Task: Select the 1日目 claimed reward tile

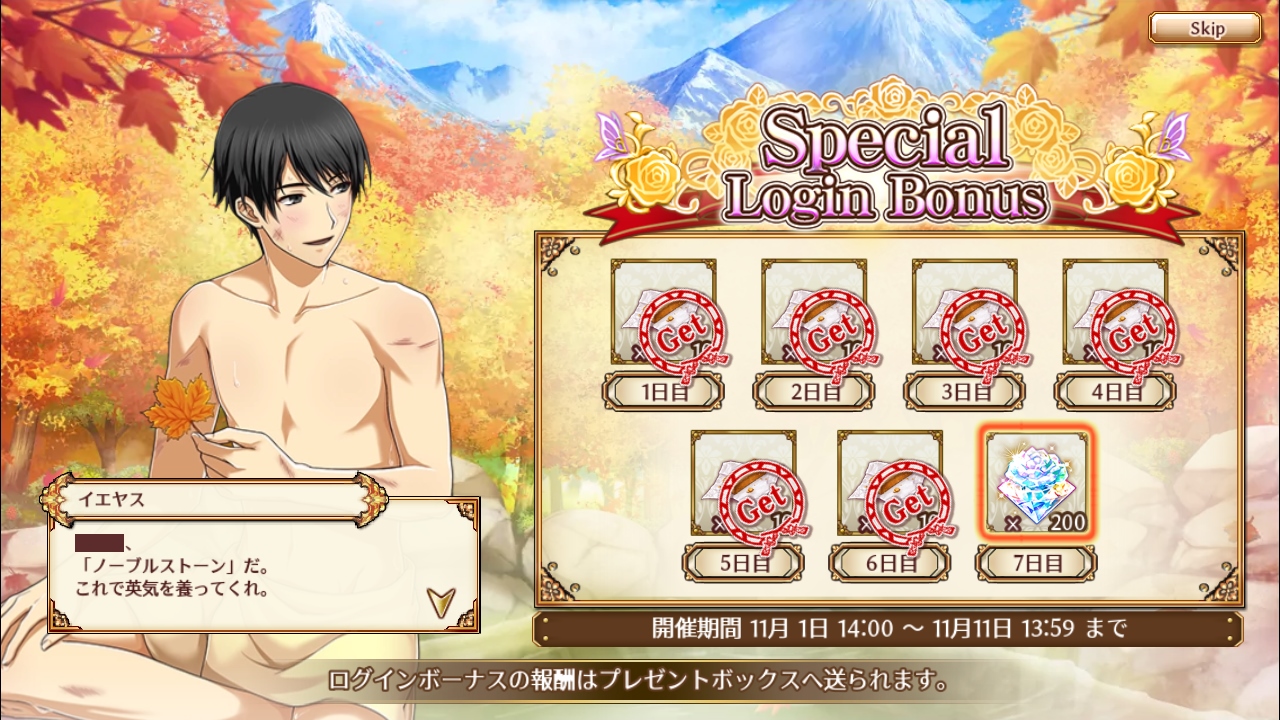Action: pos(664,312)
